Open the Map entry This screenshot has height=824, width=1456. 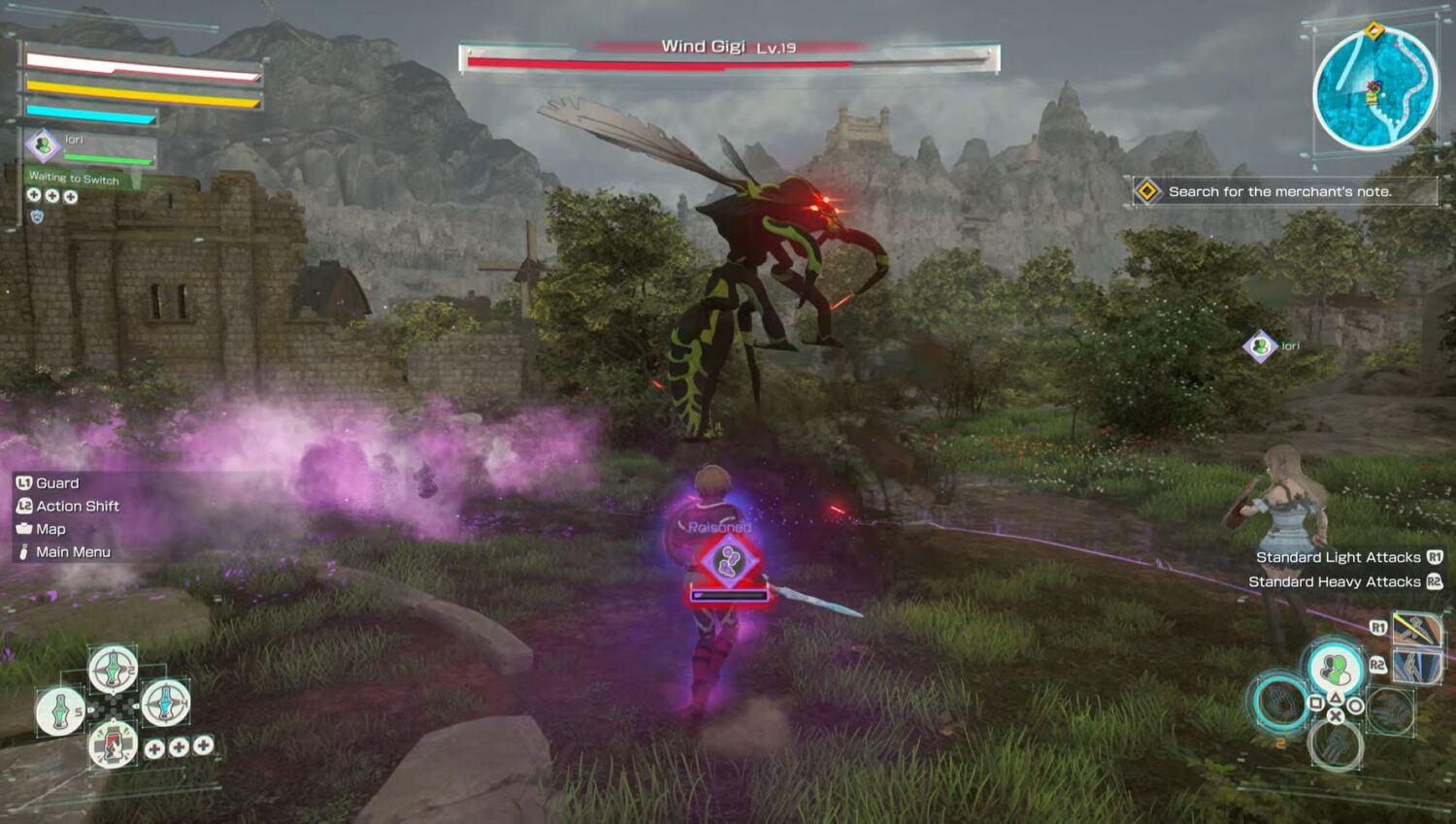(50, 529)
